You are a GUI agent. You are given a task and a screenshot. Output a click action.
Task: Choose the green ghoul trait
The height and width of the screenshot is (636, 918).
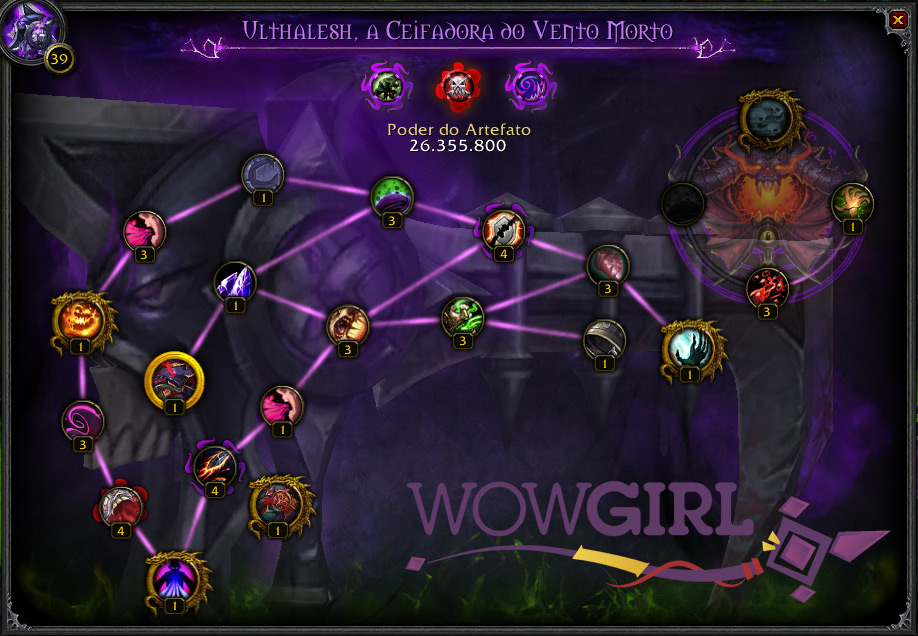[x=463, y=318]
